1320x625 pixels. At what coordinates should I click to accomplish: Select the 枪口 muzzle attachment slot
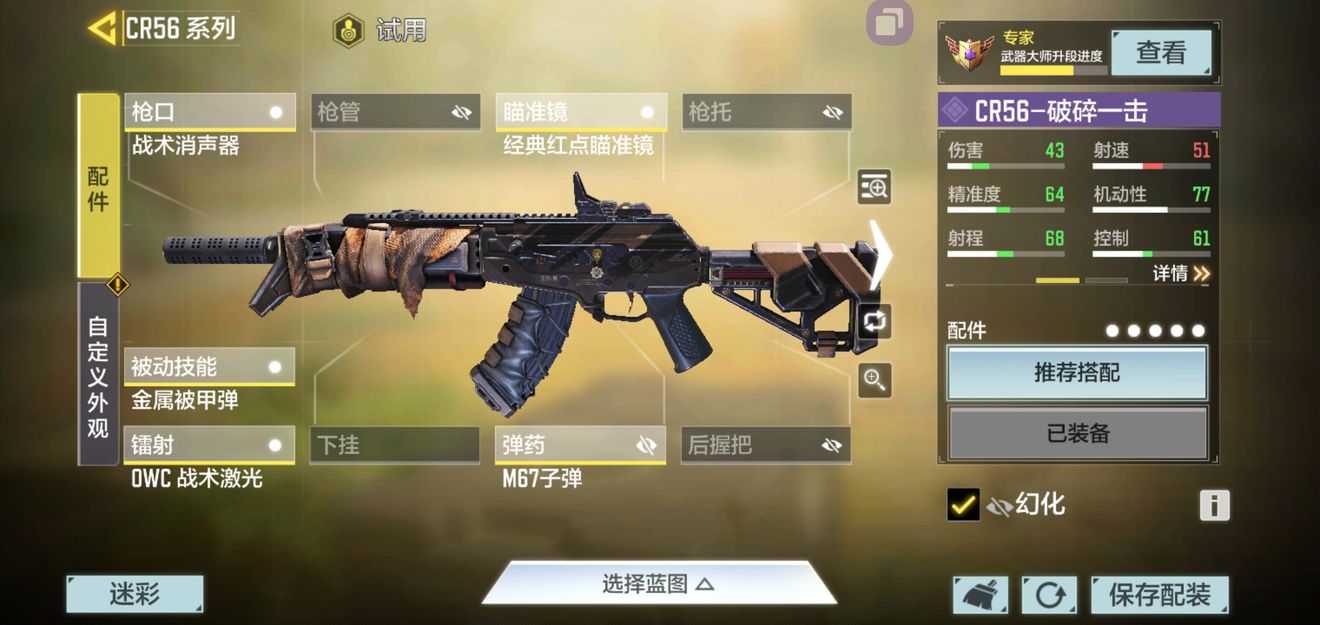tap(209, 112)
